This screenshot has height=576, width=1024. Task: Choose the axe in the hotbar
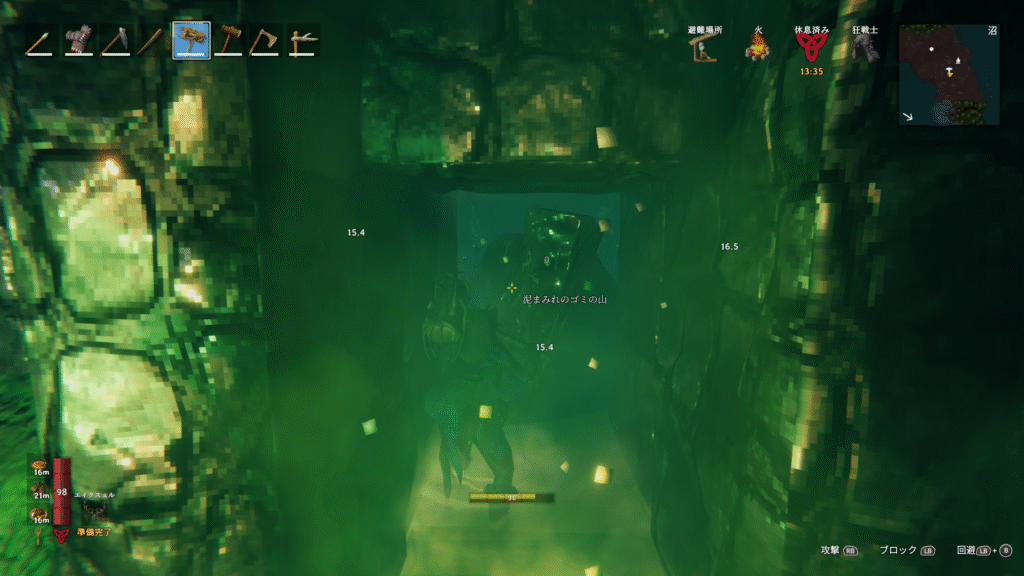(x=265, y=41)
